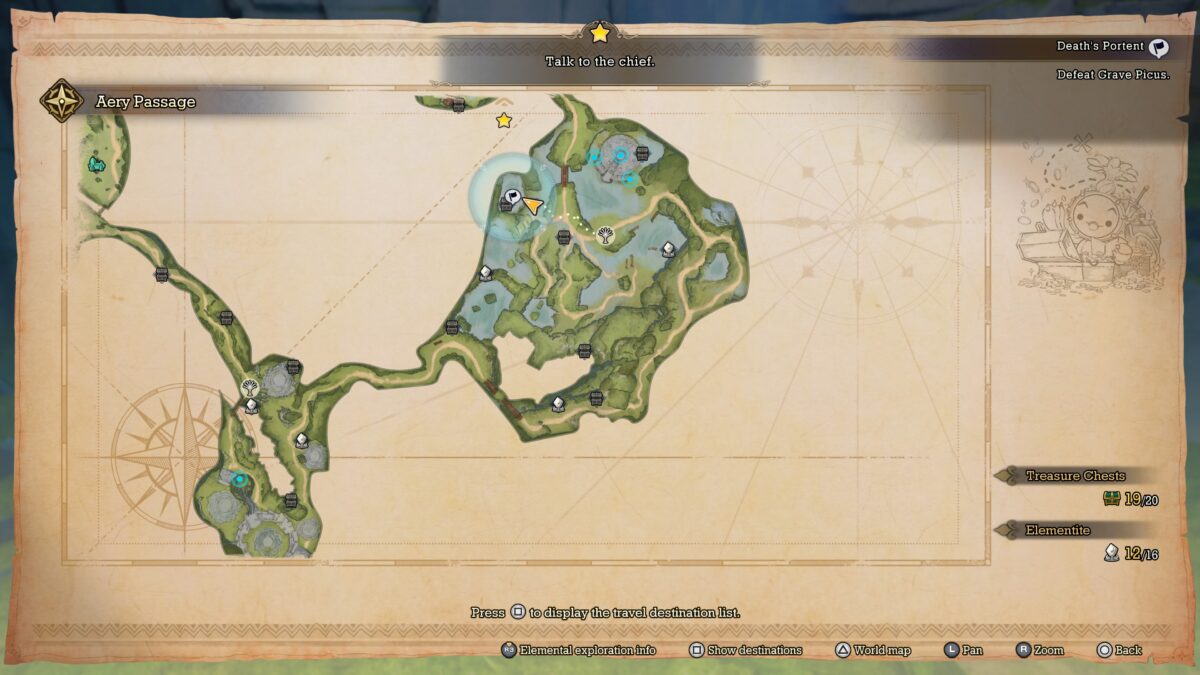
Task: Choose the Elementite legend entry
Action: tap(1057, 530)
